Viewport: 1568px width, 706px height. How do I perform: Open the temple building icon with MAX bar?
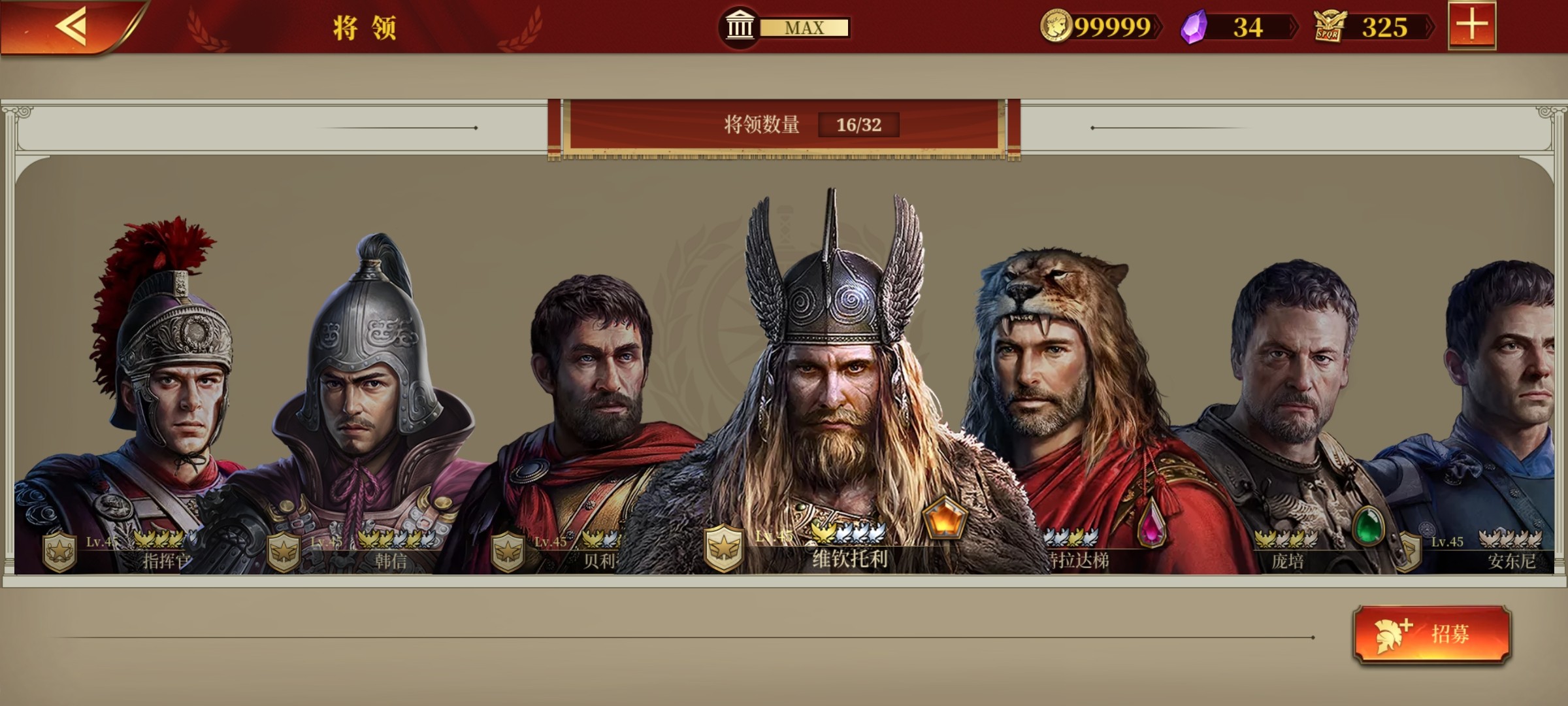click(740, 27)
